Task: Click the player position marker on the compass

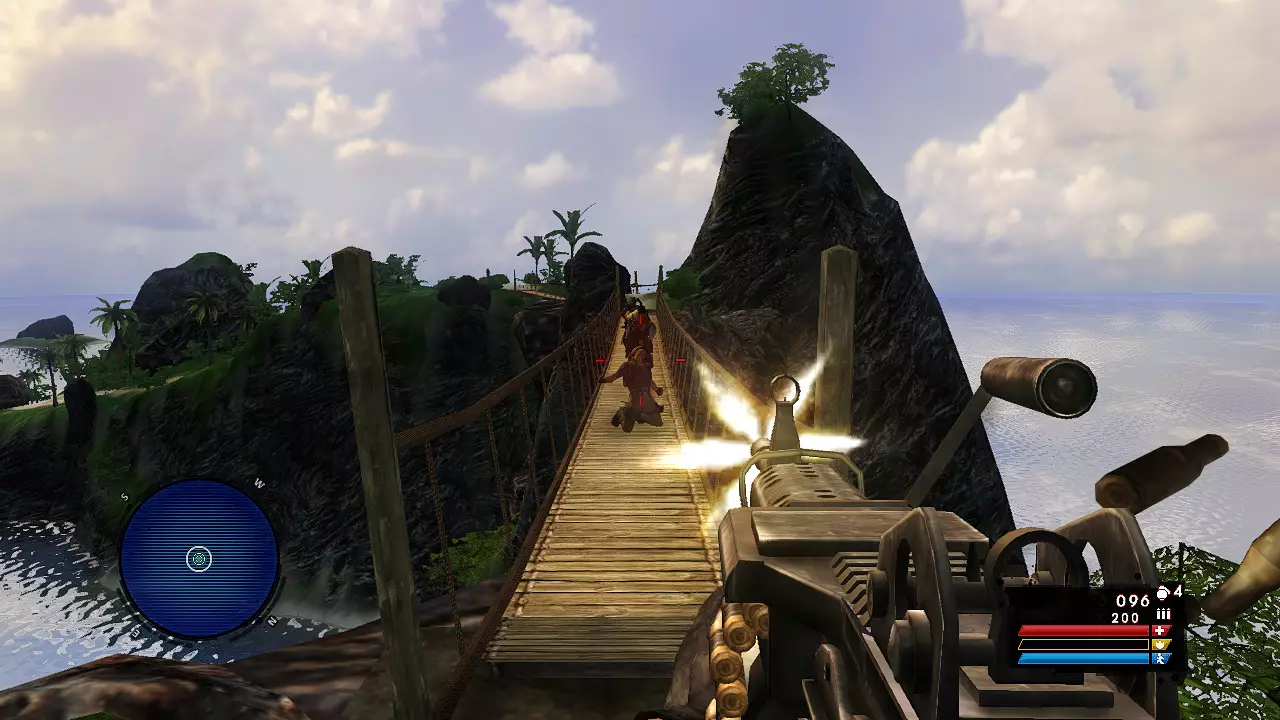Action: [x=199, y=558]
